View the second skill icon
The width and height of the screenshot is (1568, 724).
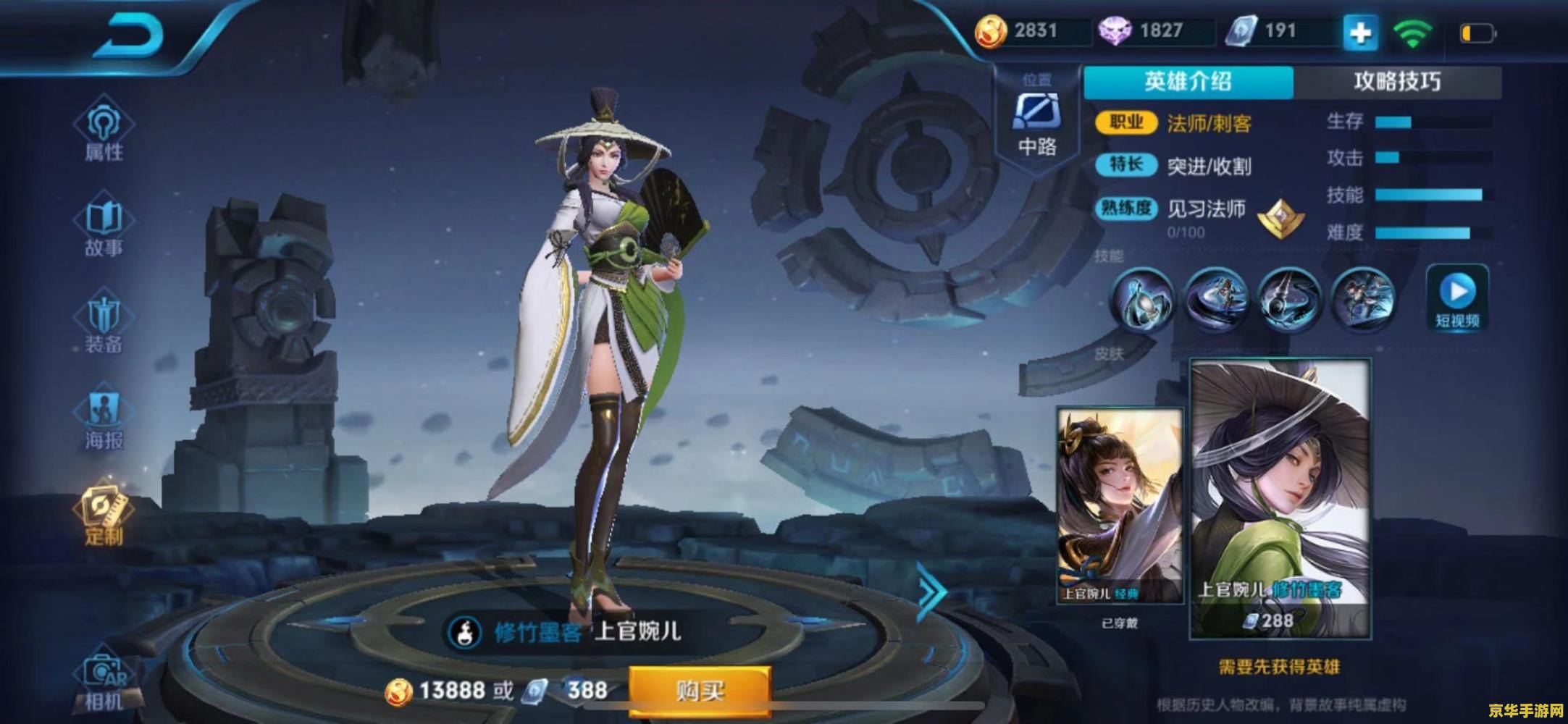click(1215, 298)
